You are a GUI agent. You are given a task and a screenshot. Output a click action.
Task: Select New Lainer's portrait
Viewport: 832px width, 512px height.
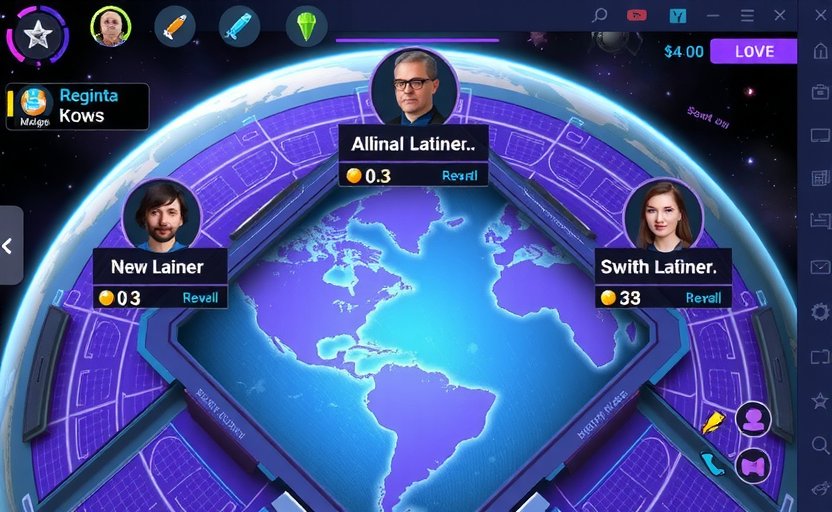tap(161, 214)
